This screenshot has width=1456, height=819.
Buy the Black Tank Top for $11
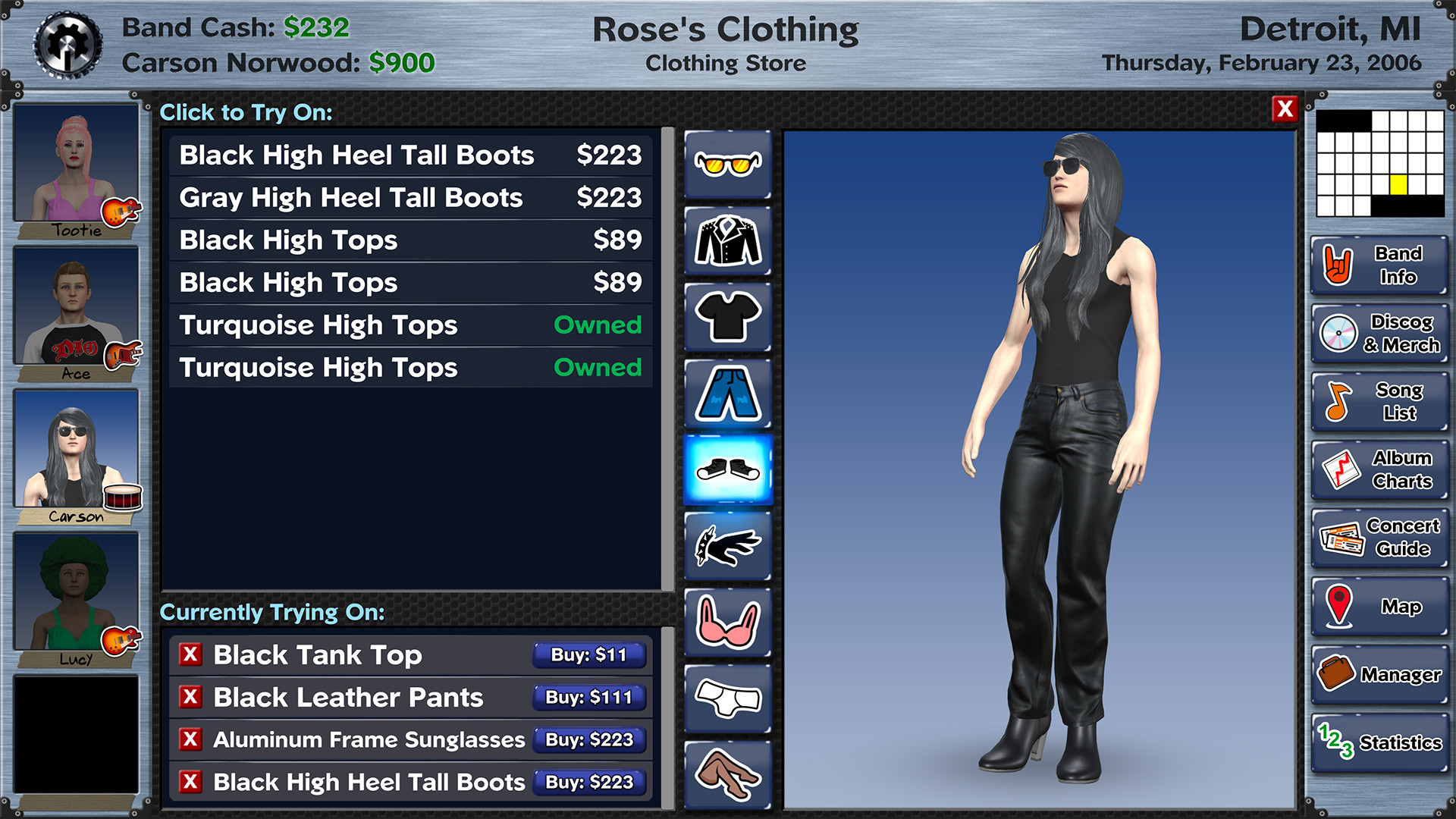tap(588, 655)
